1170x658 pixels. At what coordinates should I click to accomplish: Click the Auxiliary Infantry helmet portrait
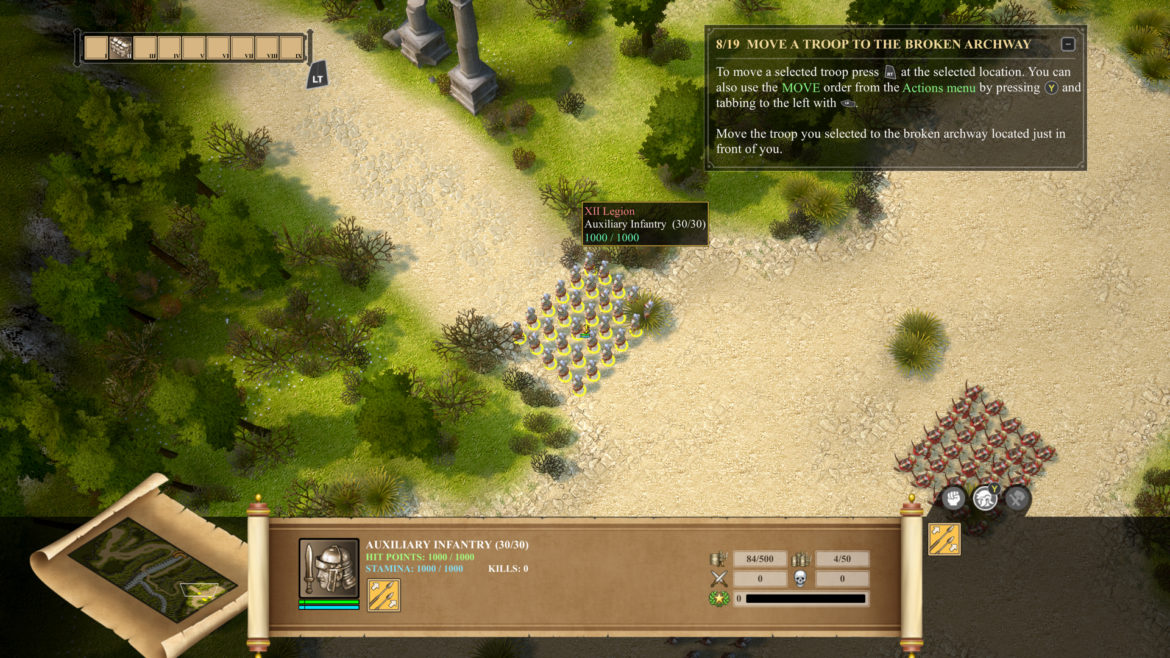(329, 568)
